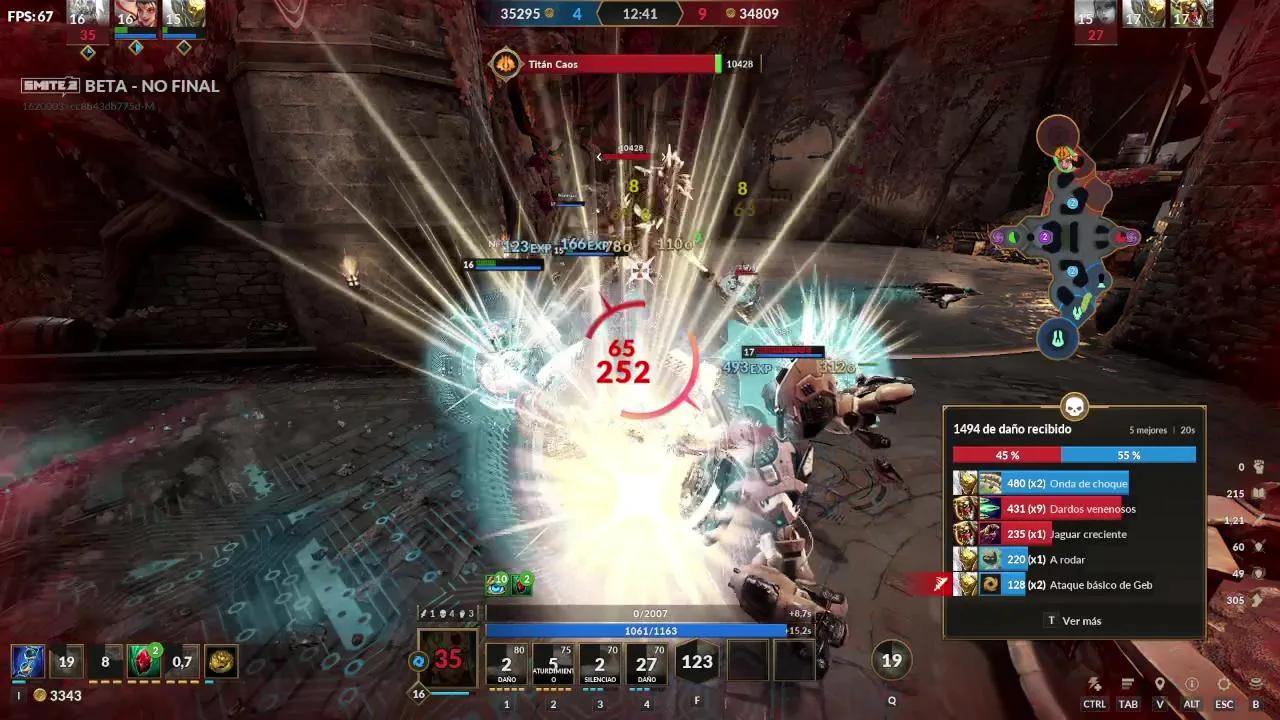Select the Onda de choque damage row
The width and height of the screenshot is (1280, 720).
tap(1066, 484)
